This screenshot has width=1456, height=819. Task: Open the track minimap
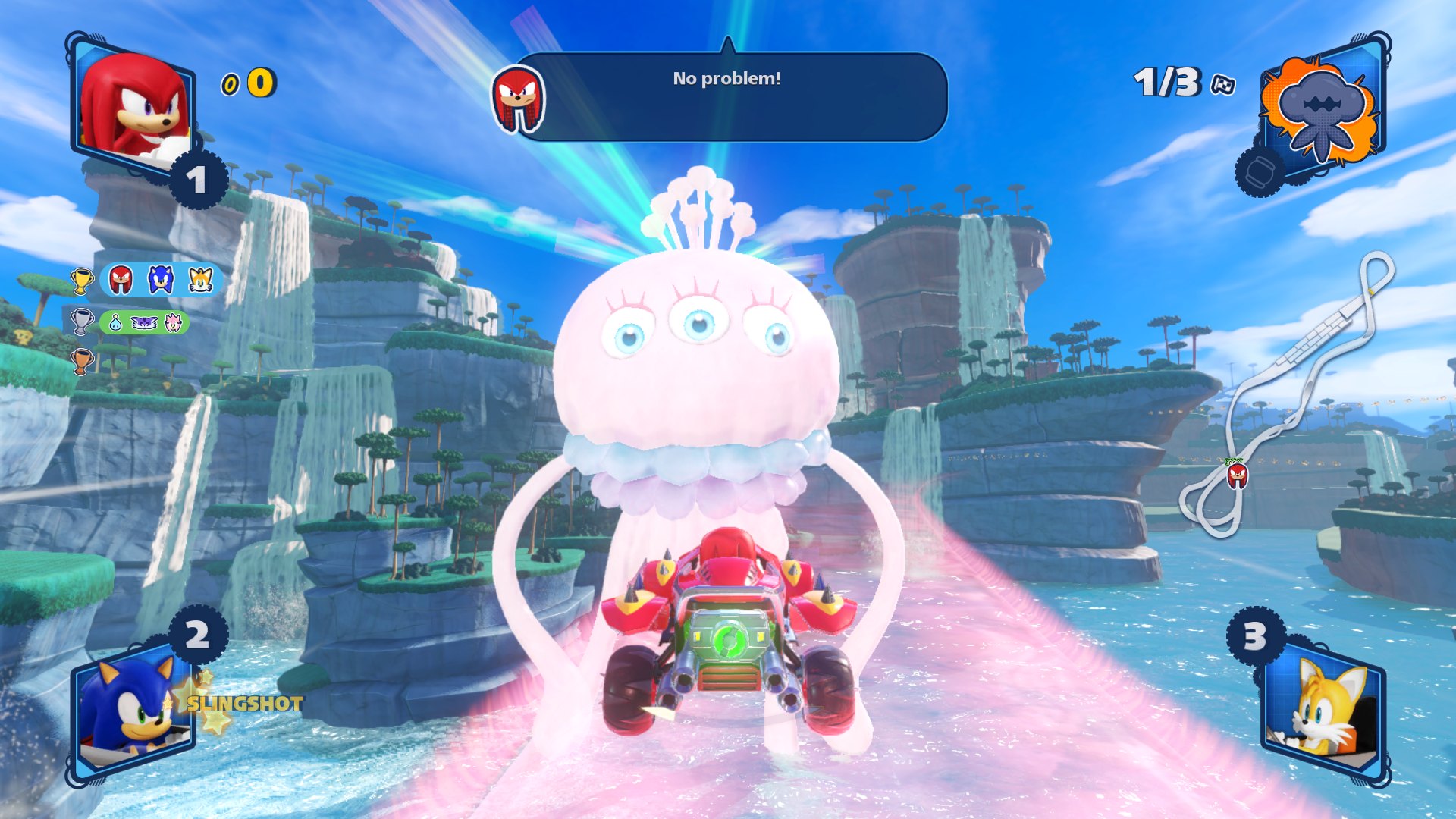tap(1289, 394)
